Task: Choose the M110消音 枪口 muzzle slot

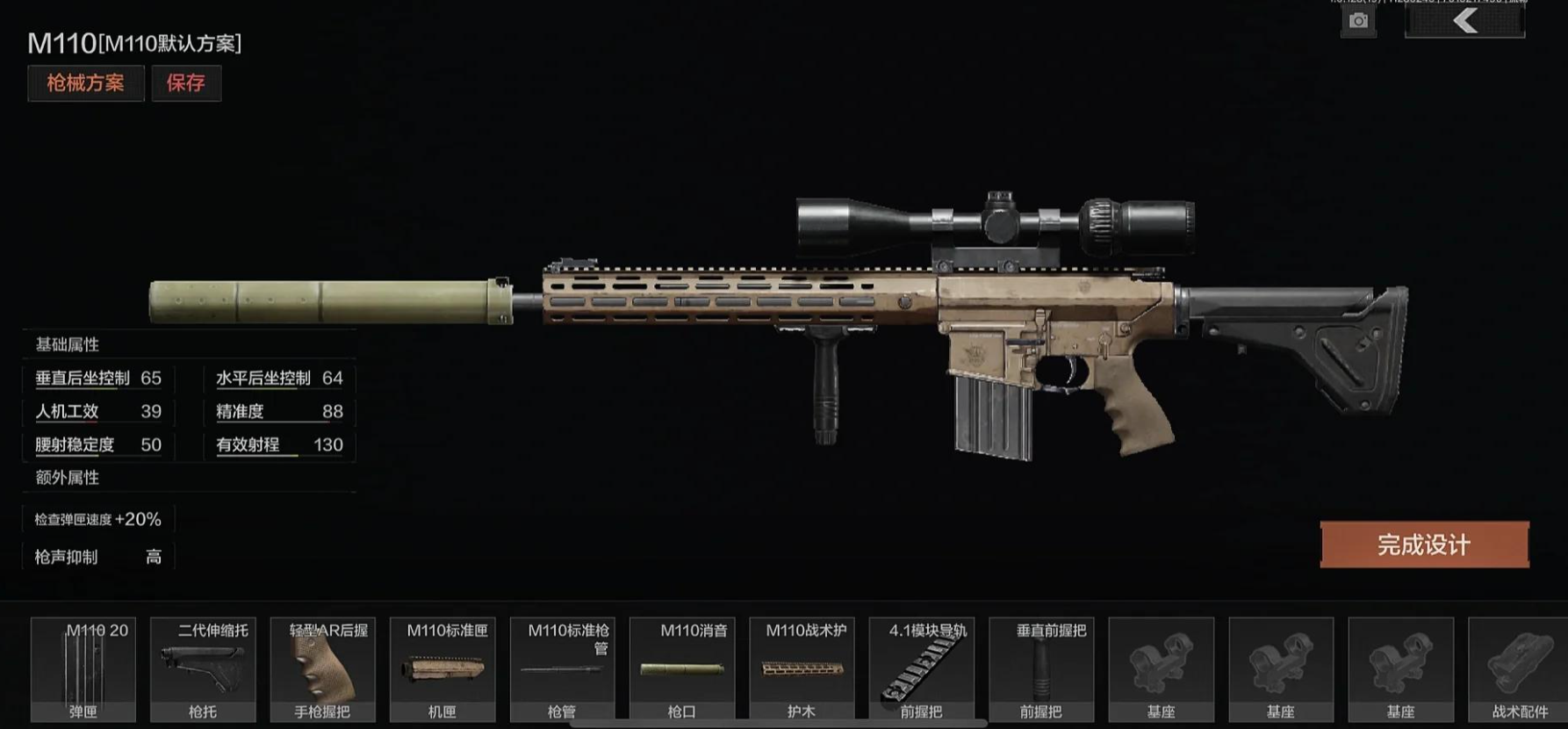Action: click(682, 669)
